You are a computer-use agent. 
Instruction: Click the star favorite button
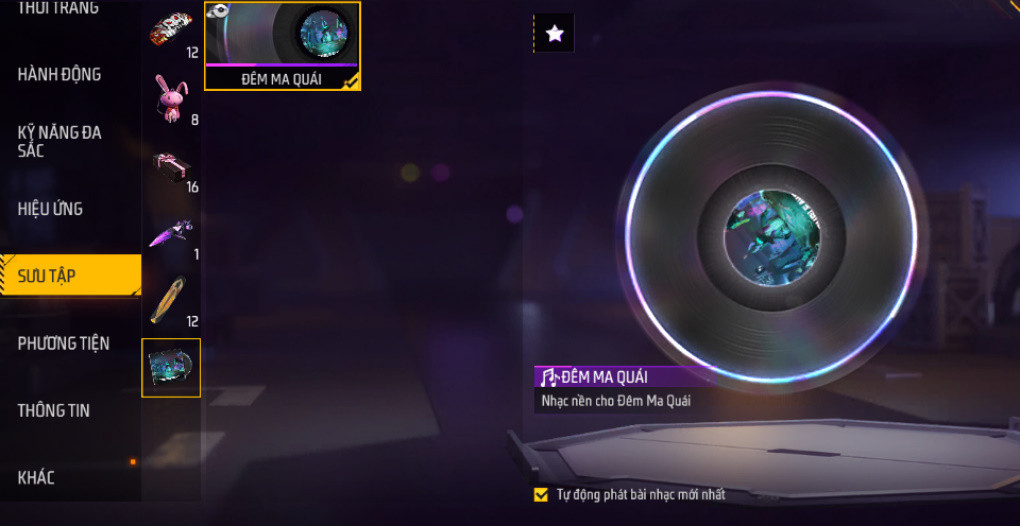click(555, 34)
